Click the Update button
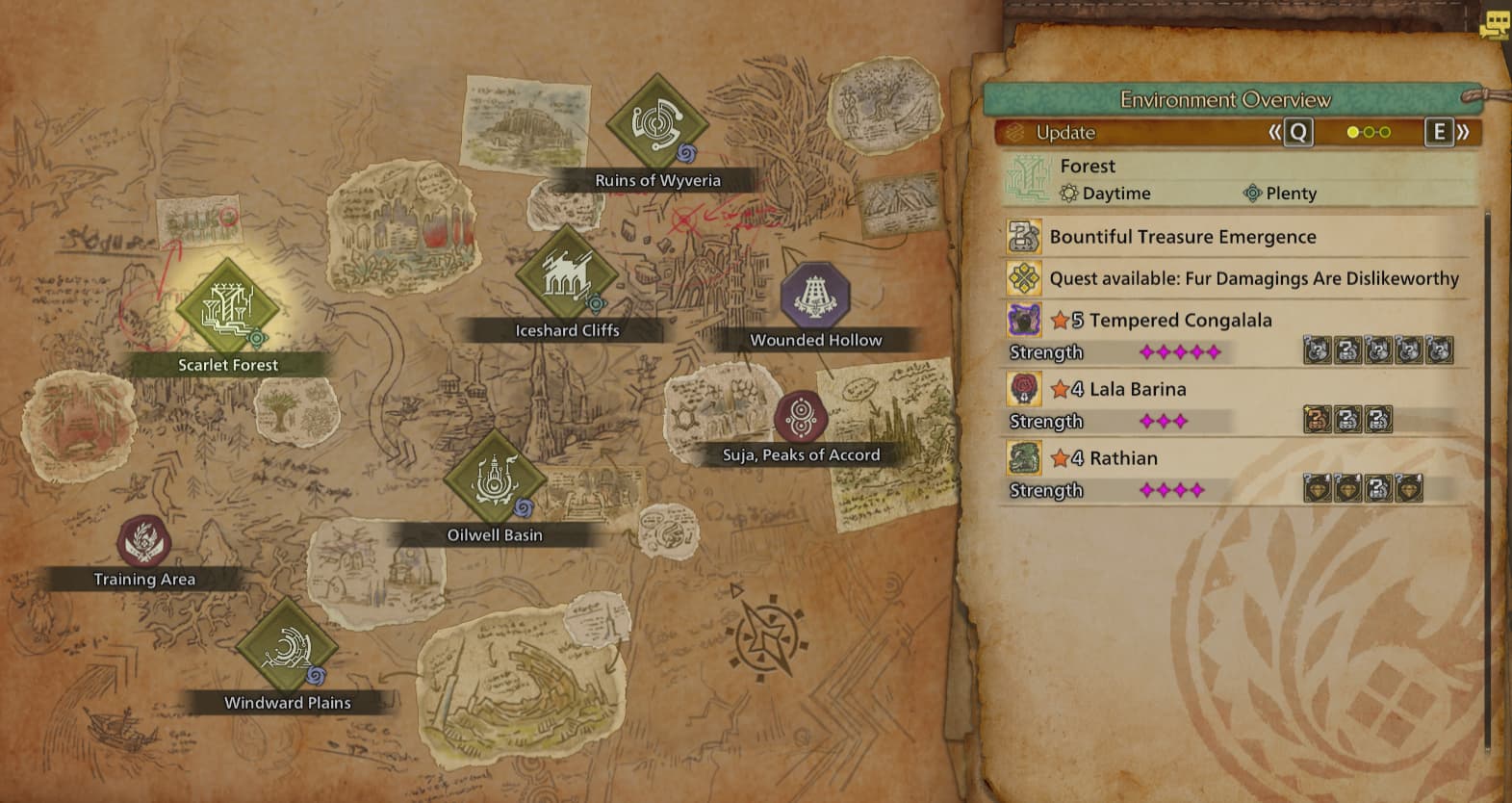 [1064, 132]
